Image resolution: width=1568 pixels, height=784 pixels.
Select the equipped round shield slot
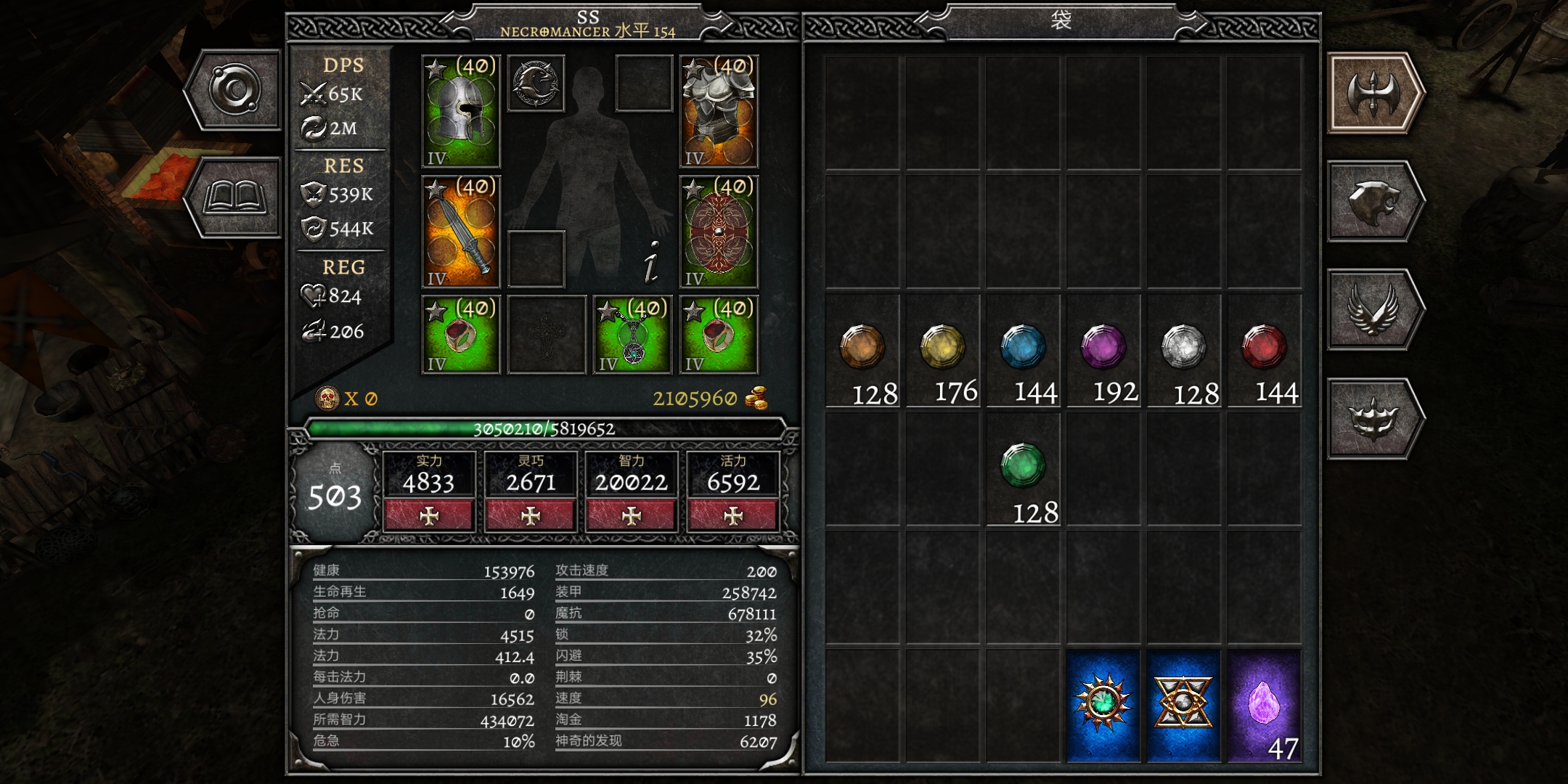(x=719, y=232)
